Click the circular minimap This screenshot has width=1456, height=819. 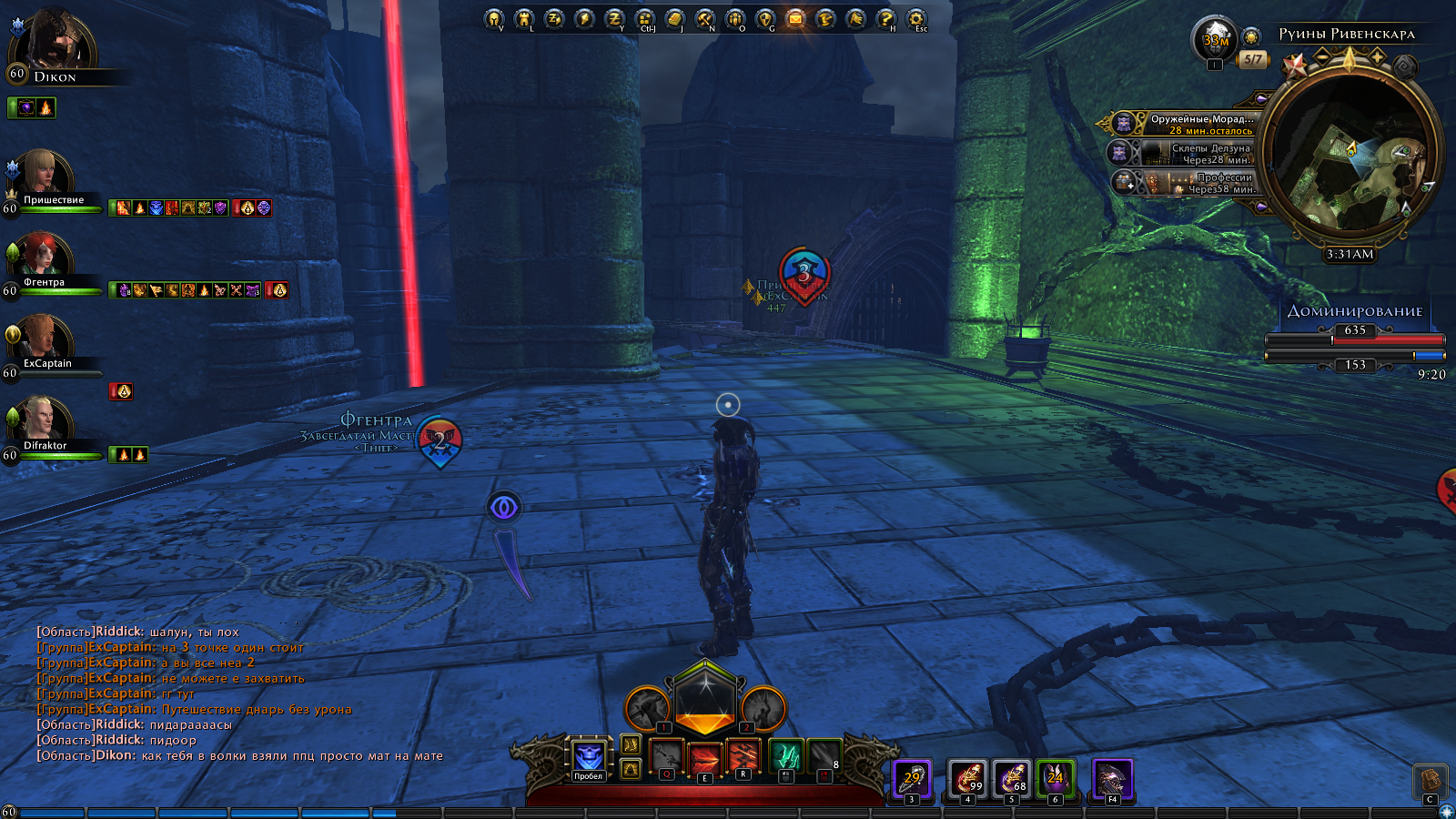(x=1350, y=157)
